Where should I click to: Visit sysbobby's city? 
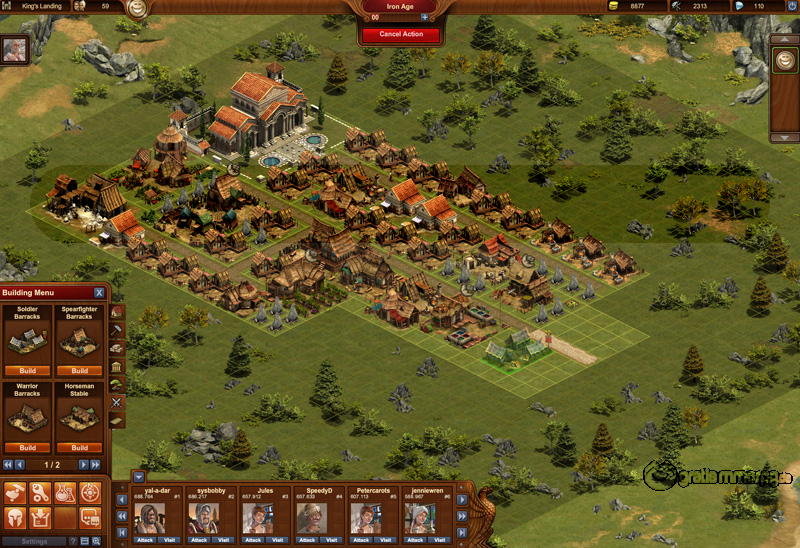tap(224, 539)
